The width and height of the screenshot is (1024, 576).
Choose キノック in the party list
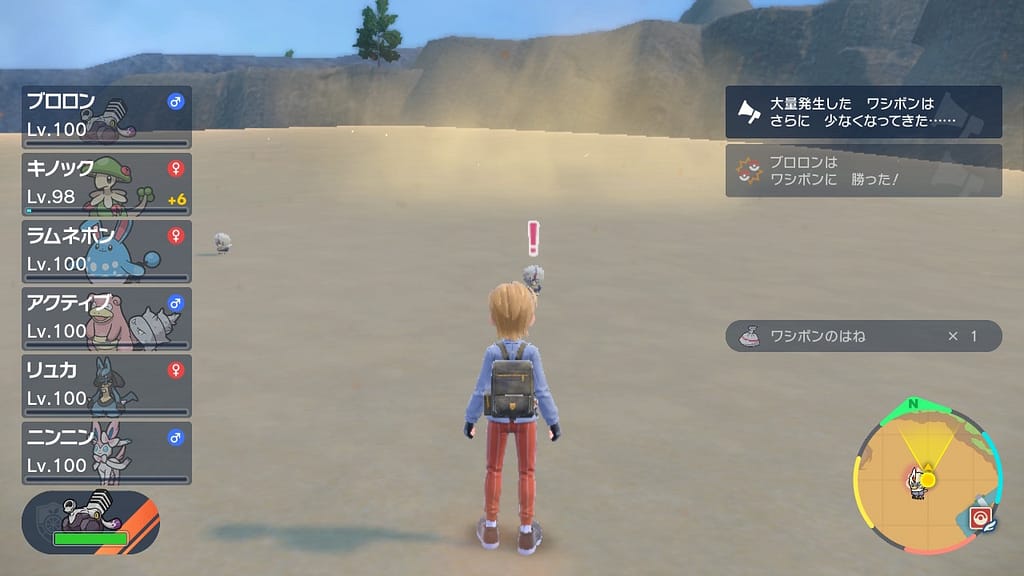pos(106,184)
